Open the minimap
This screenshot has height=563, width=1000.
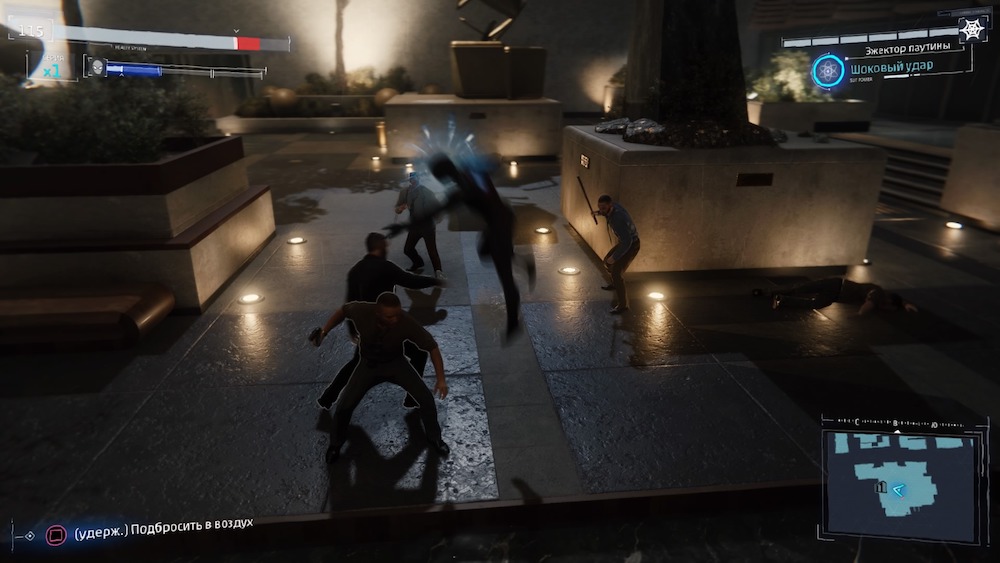(898, 478)
